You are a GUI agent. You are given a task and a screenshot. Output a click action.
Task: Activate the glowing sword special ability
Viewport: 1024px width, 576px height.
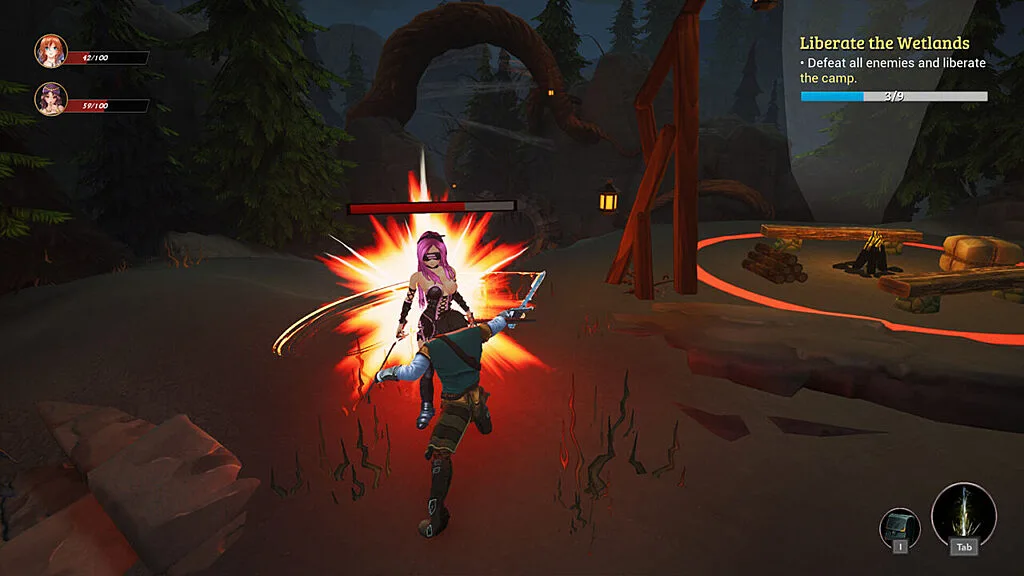[963, 514]
